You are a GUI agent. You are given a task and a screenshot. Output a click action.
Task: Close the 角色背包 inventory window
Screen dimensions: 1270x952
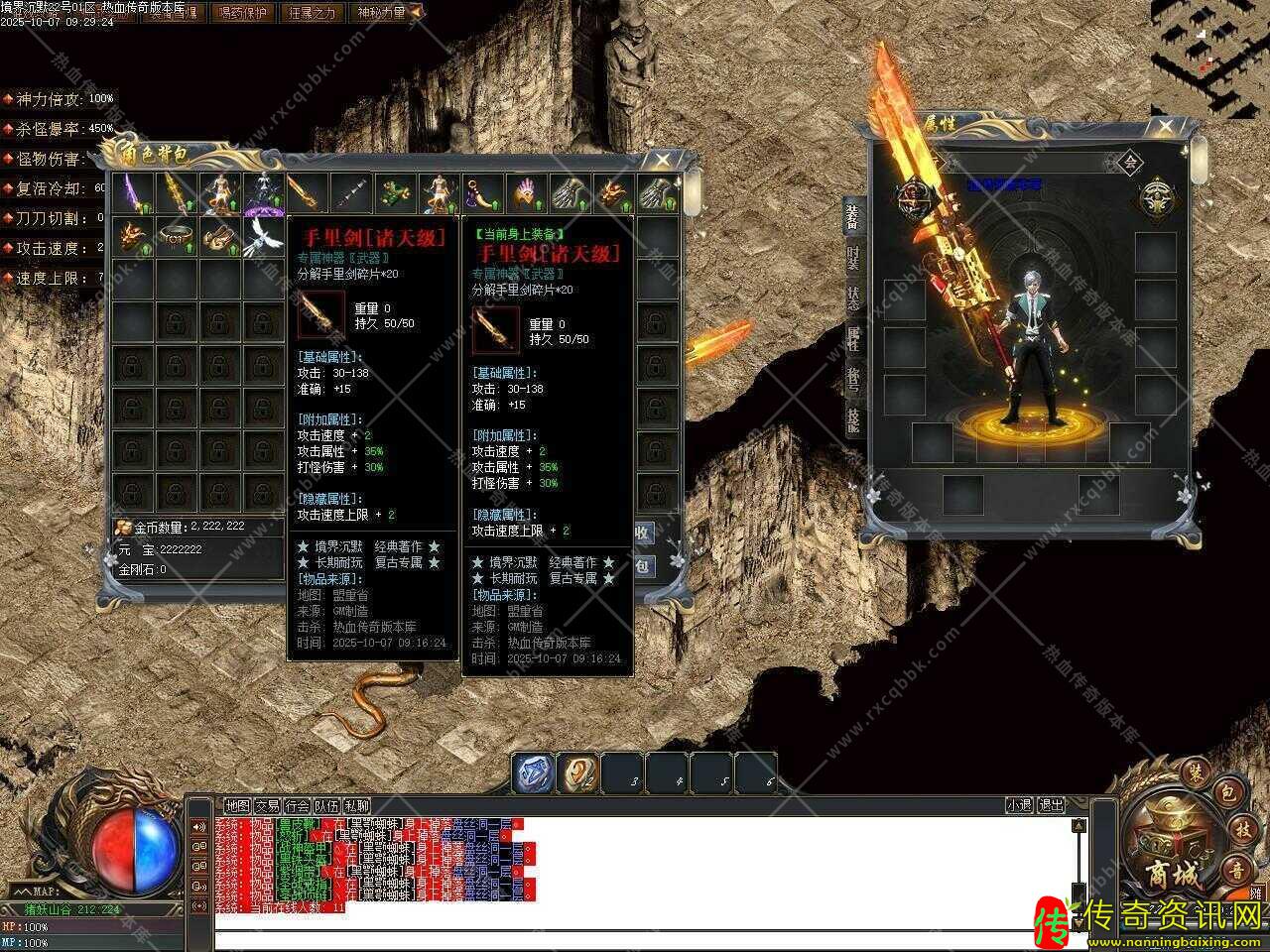661,161
